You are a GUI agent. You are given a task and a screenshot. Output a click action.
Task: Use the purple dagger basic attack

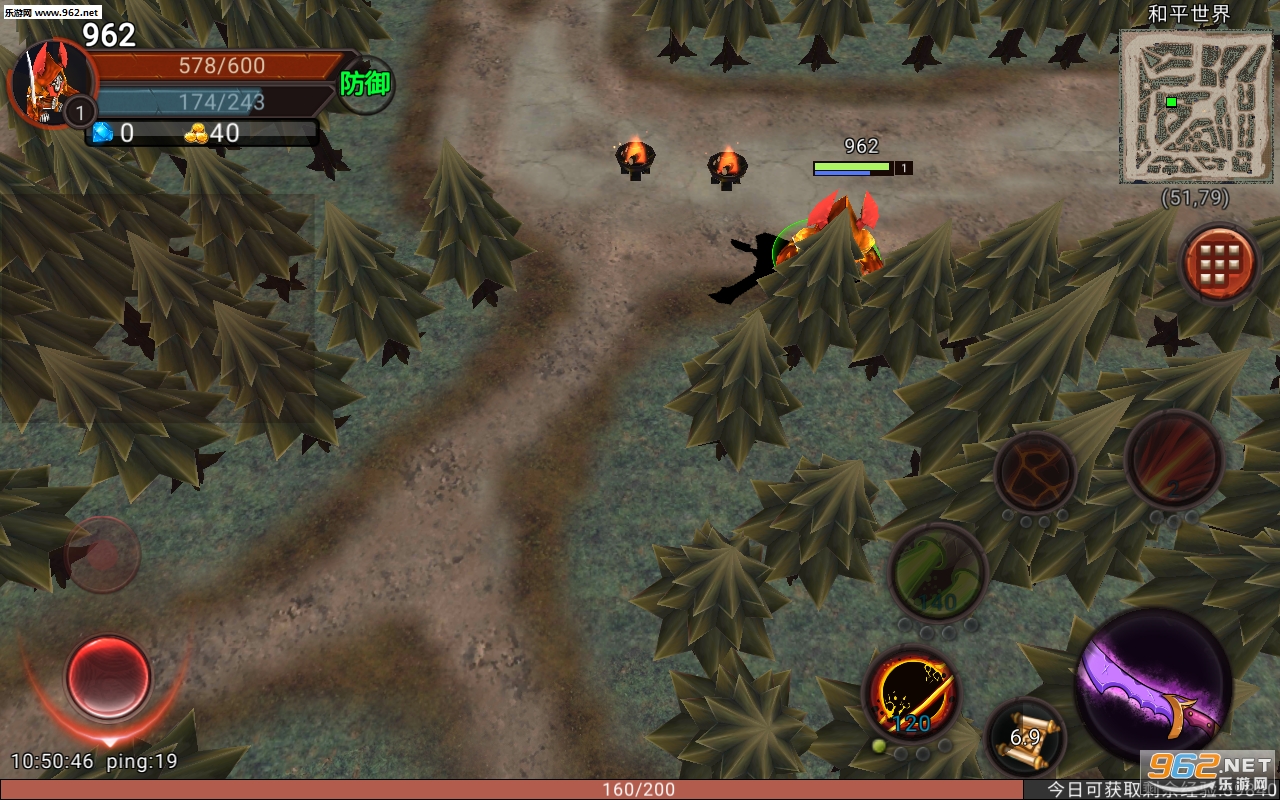pos(1153,684)
